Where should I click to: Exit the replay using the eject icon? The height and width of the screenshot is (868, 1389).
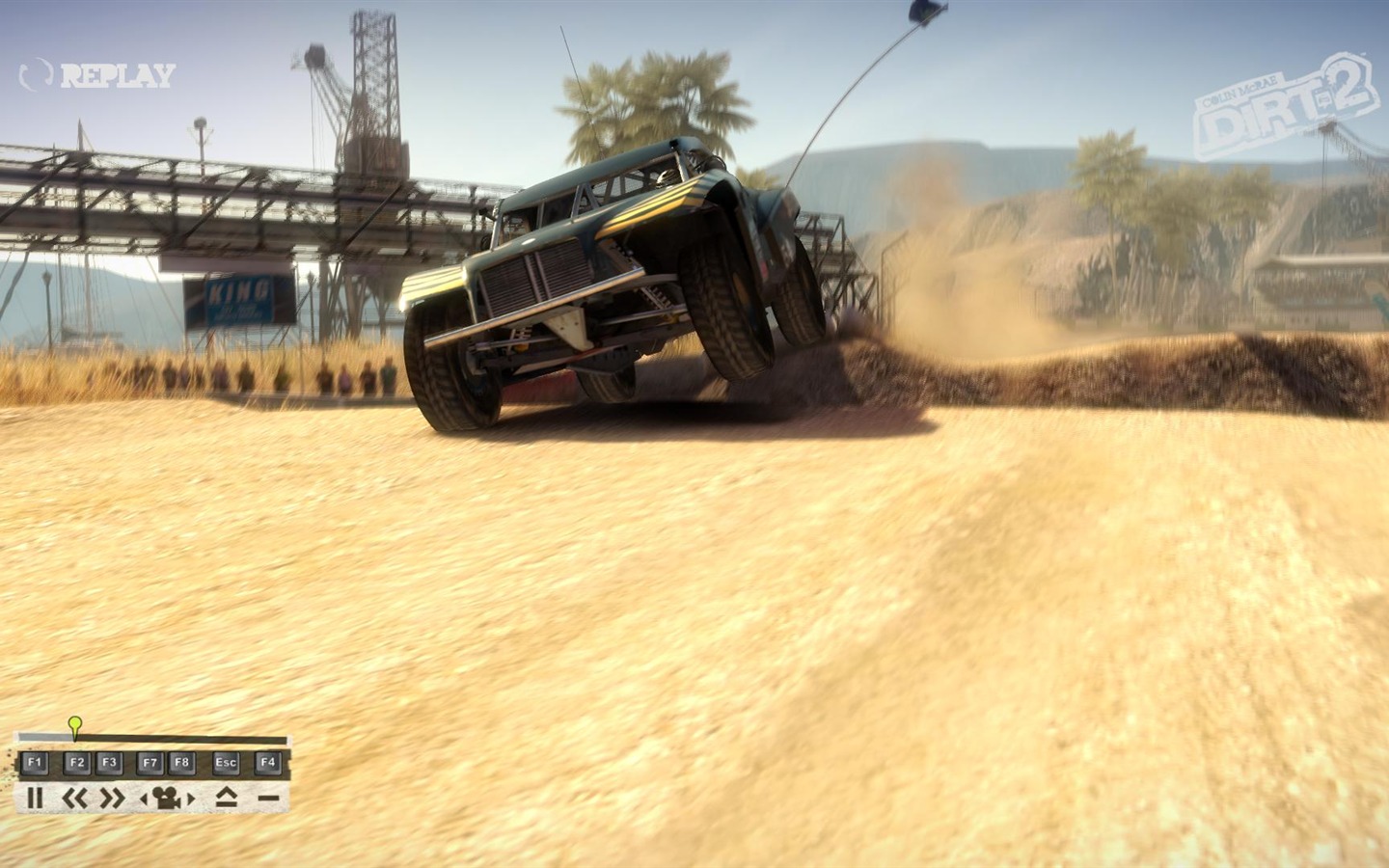(x=226, y=798)
